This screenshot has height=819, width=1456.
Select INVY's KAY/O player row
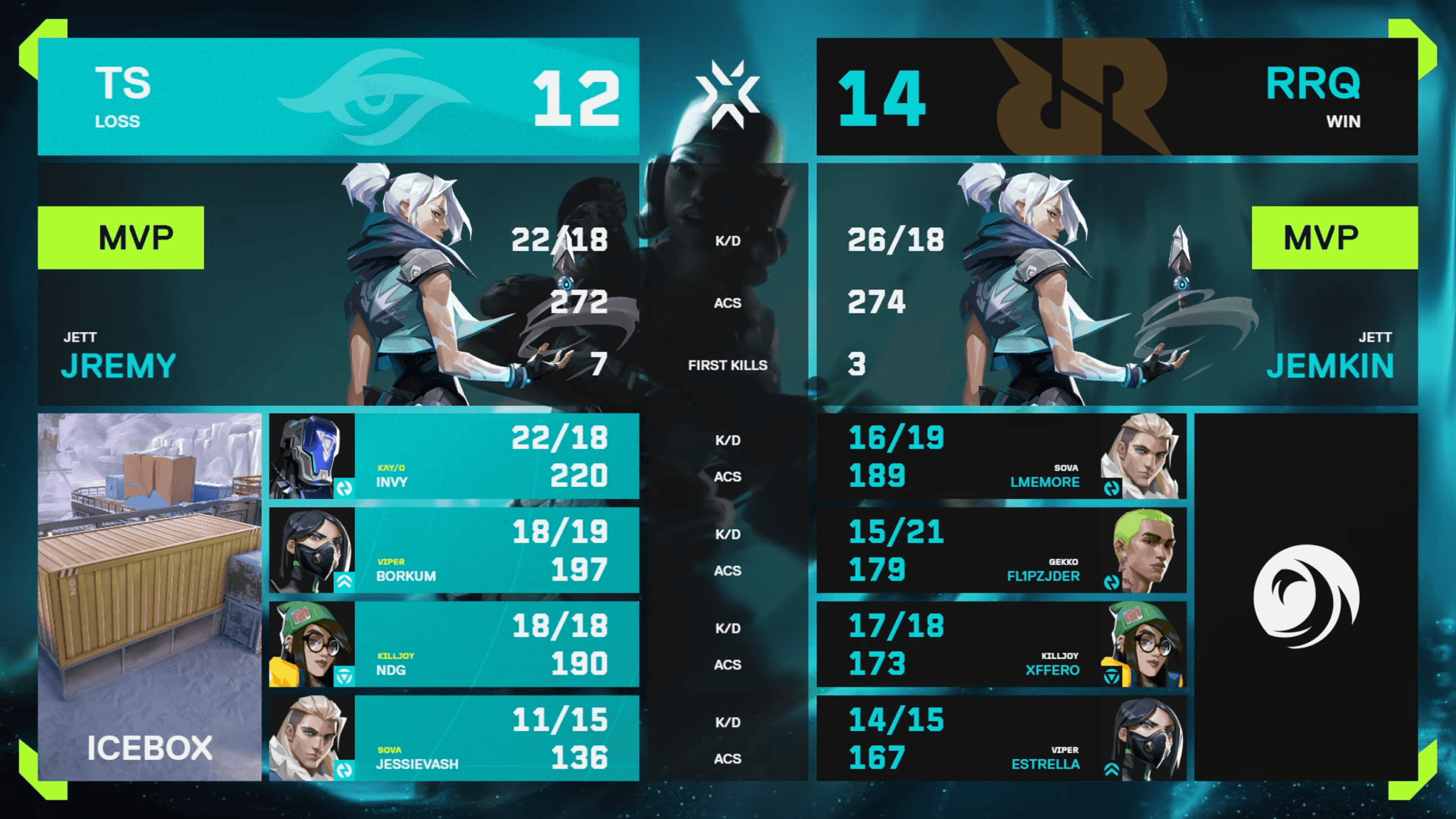454,456
